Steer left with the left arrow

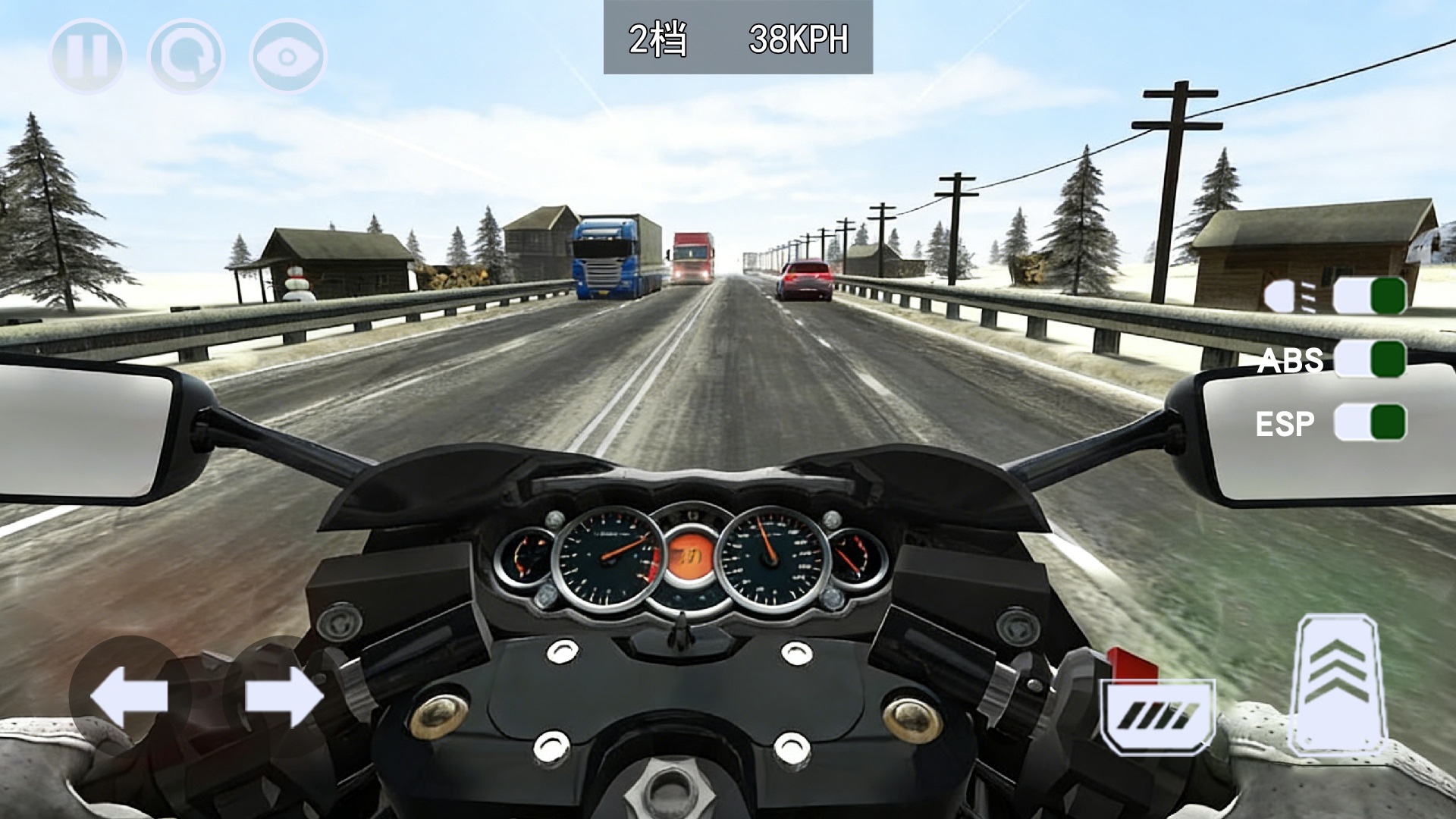pyautogui.click(x=129, y=696)
